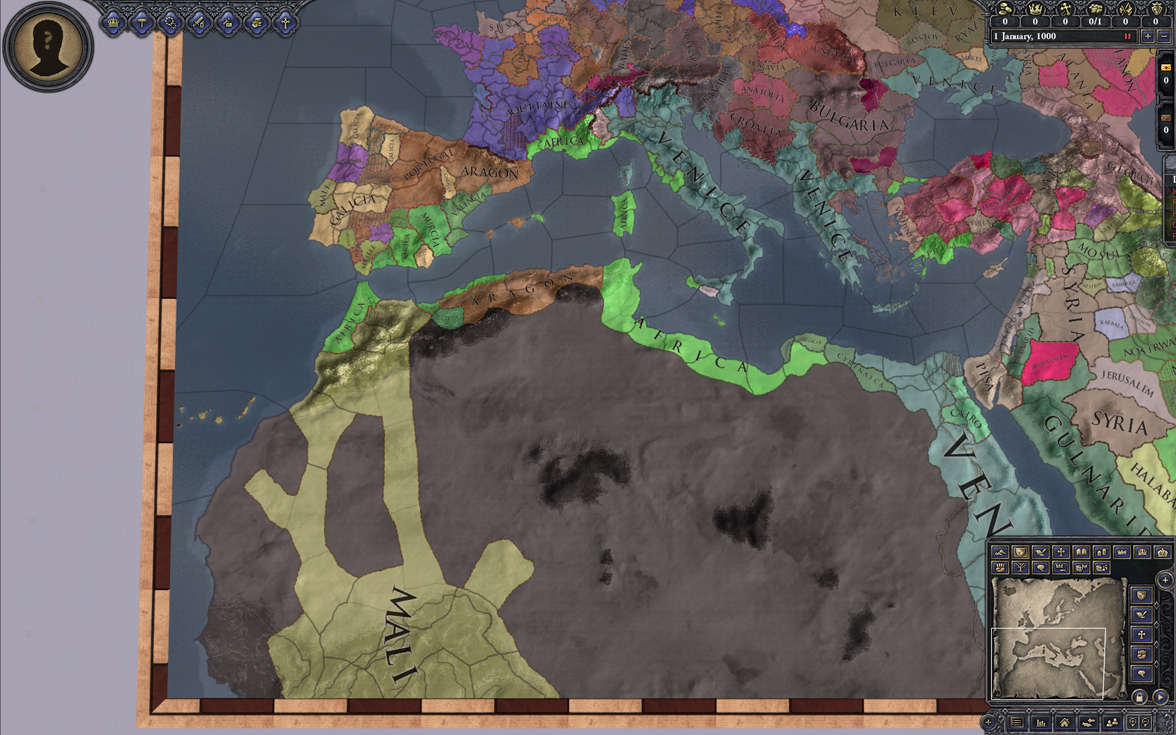Open the sword-icon military tab
Image resolution: width=1176 pixels, height=735 pixels.
(199, 23)
